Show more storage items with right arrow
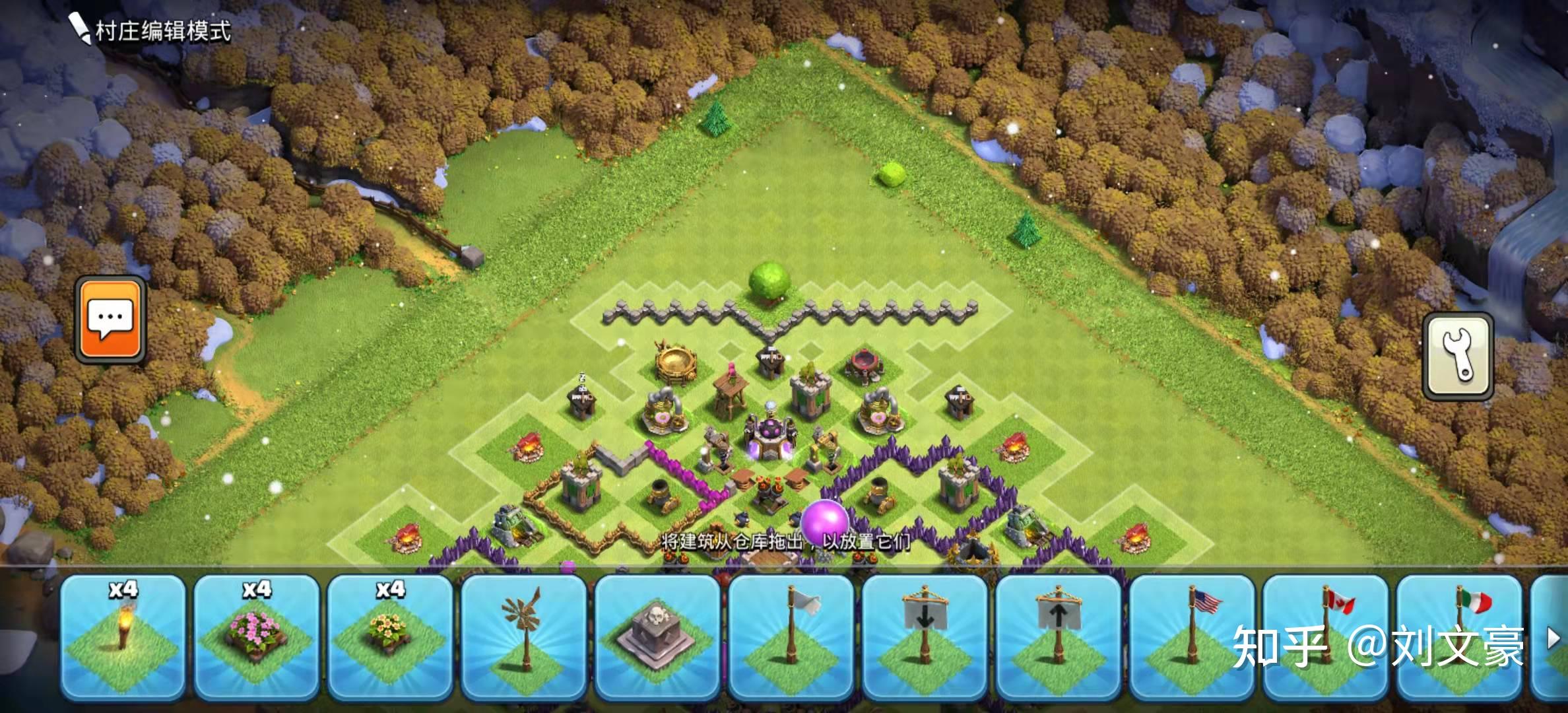The image size is (1568, 713). click(x=1553, y=638)
